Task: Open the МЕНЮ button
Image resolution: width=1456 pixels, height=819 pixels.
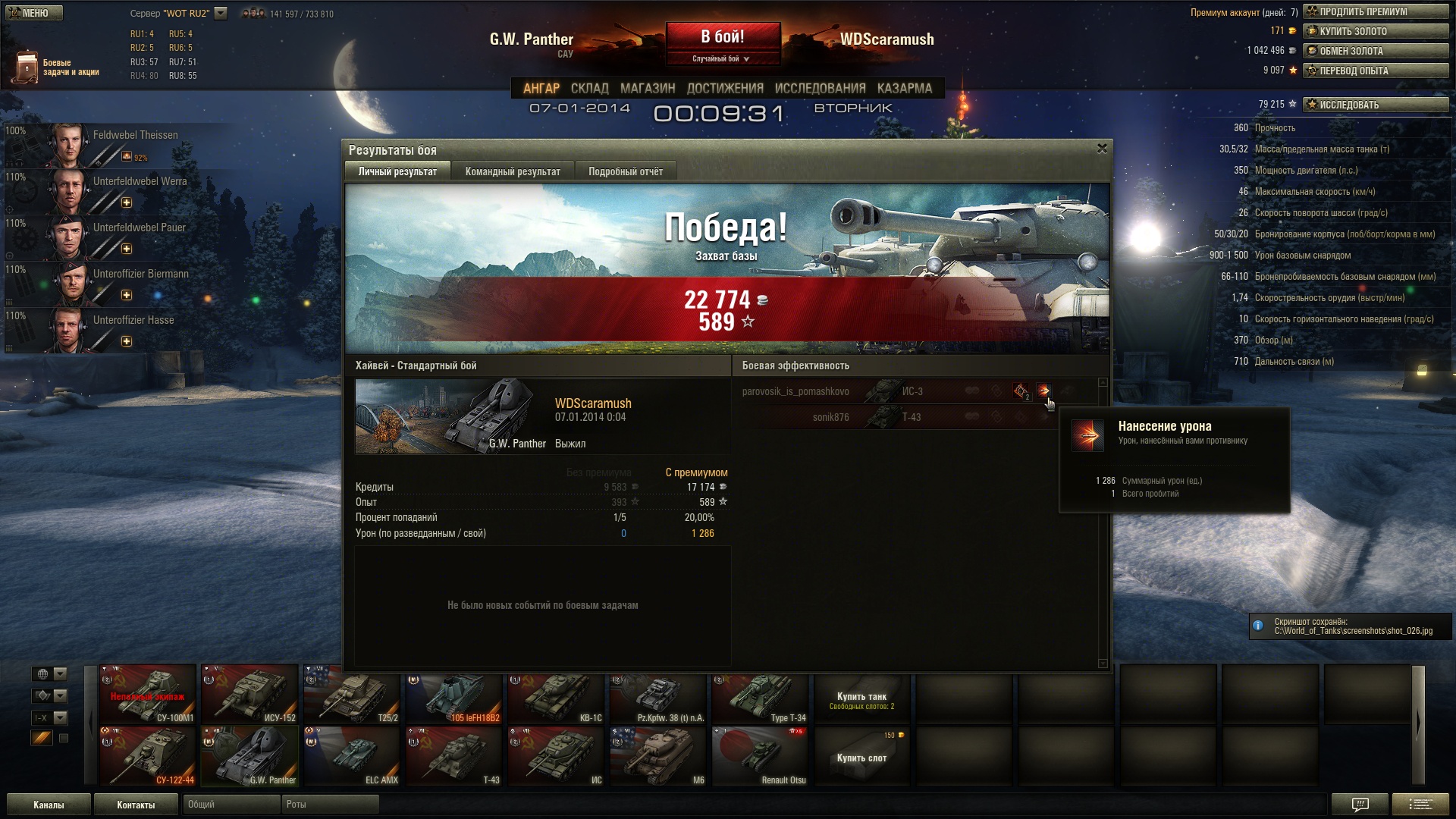Action: coord(34,13)
